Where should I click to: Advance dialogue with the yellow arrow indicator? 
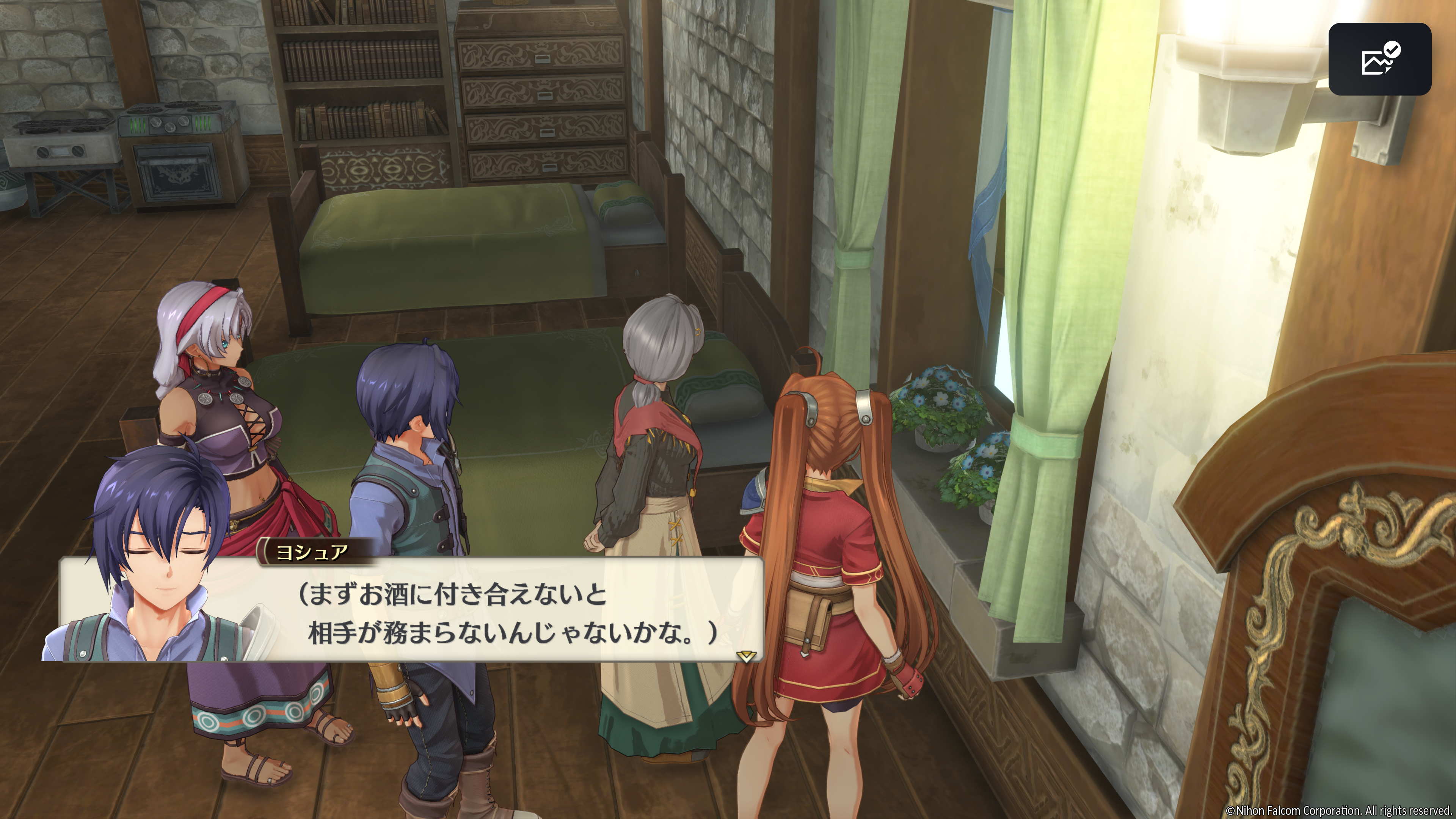[745, 656]
